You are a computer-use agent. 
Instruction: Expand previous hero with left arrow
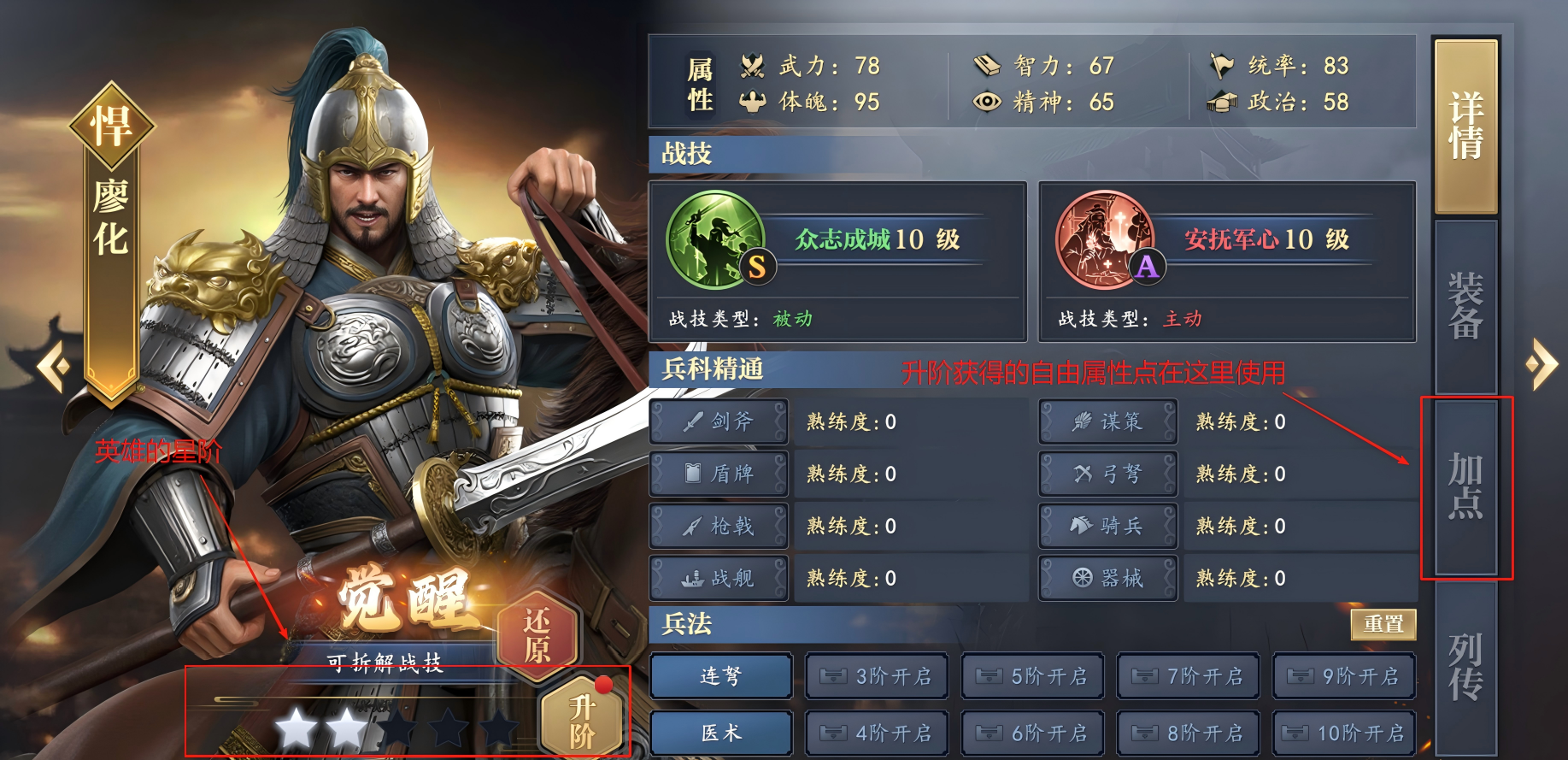point(53,366)
